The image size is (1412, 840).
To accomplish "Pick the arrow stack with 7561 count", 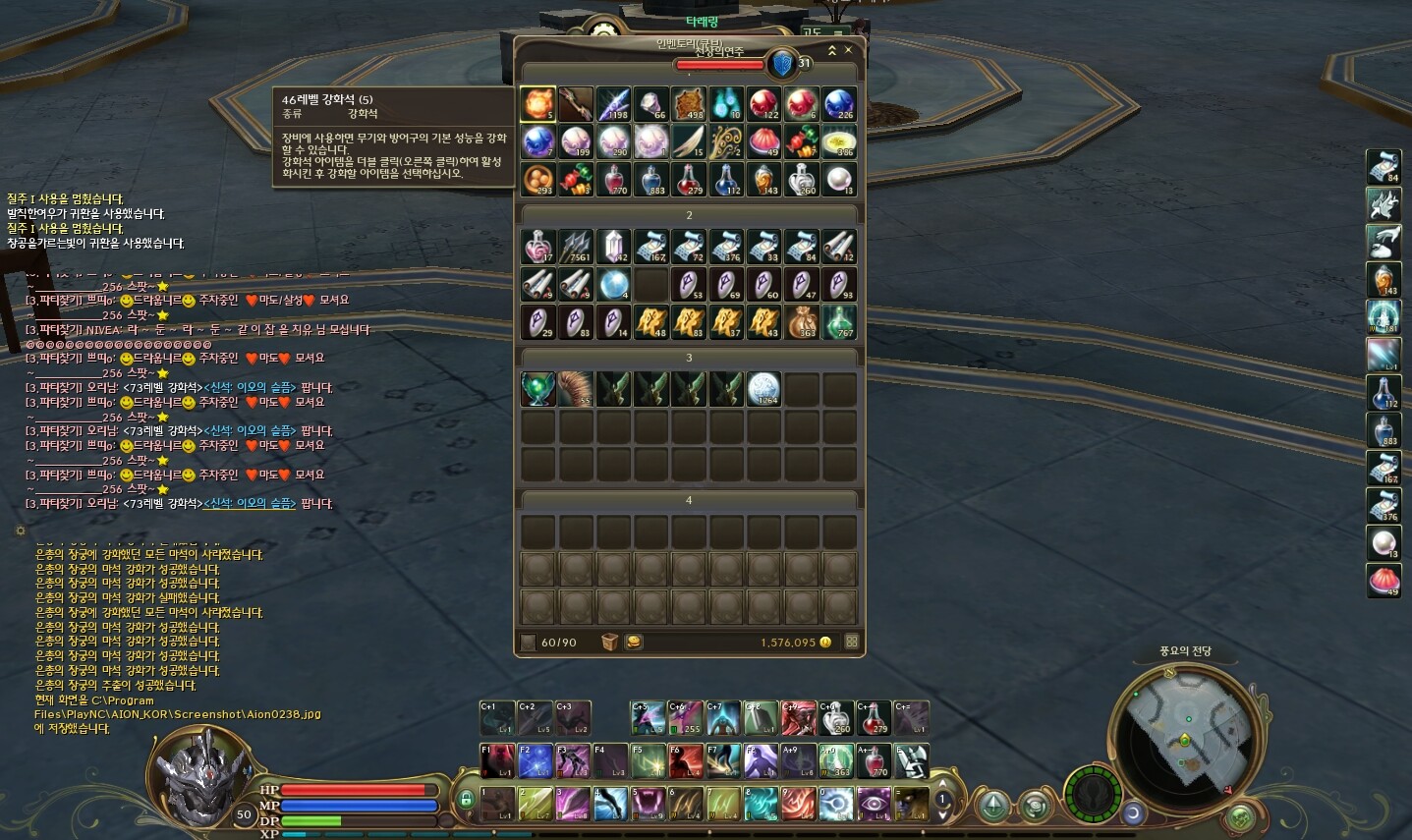I will (576, 248).
